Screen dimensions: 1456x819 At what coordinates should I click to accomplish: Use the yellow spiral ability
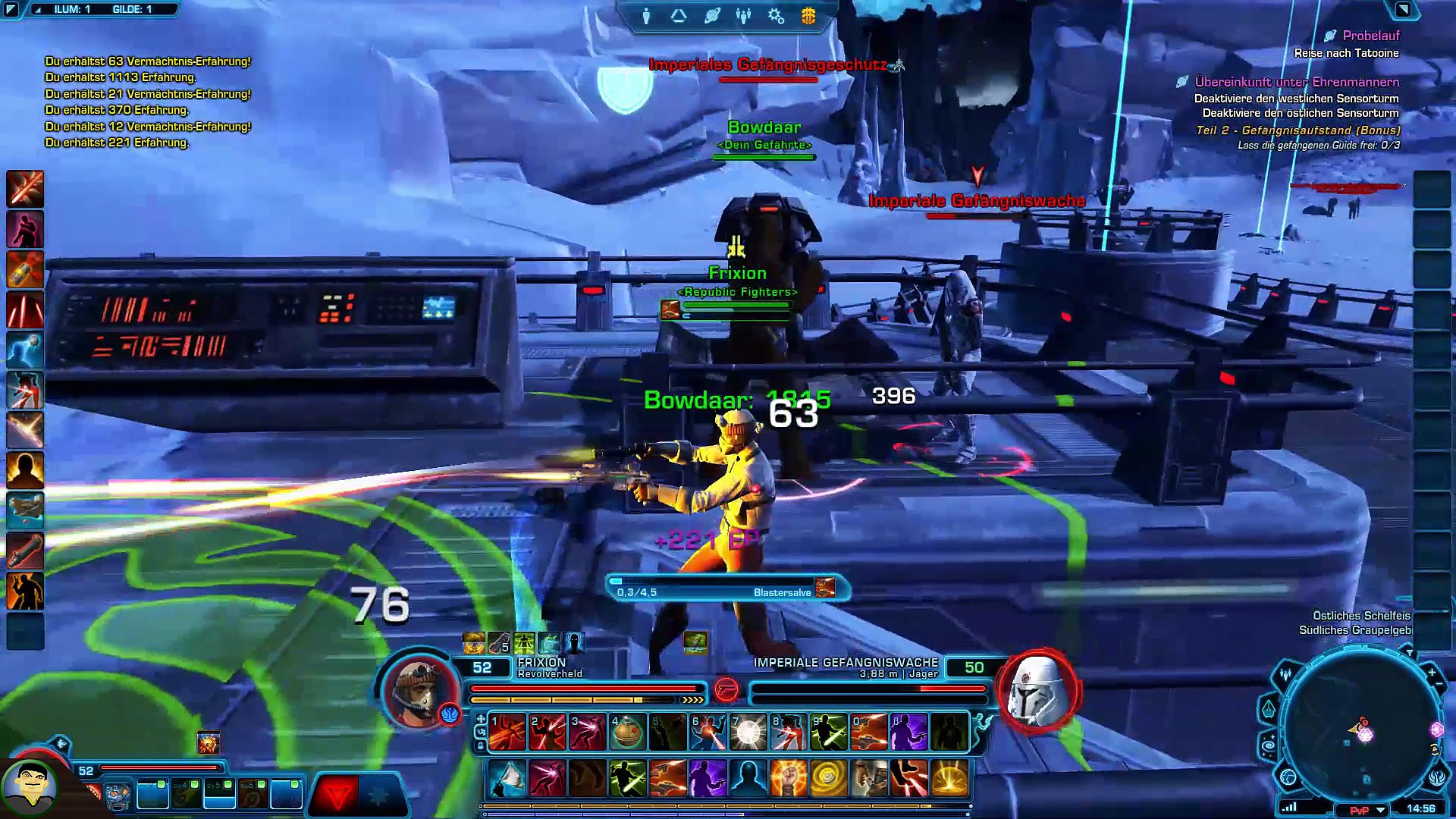click(828, 779)
